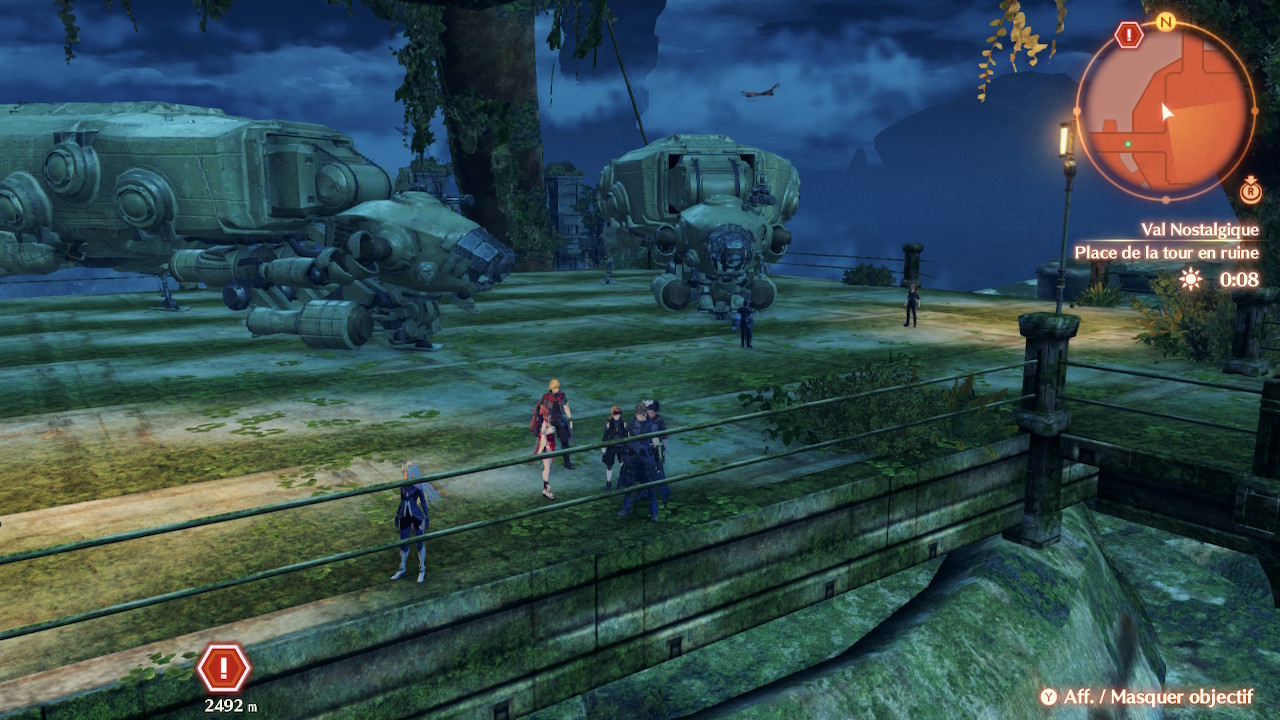
Task: Open the circular orange minimap
Action: click(x=1165, y=110)
